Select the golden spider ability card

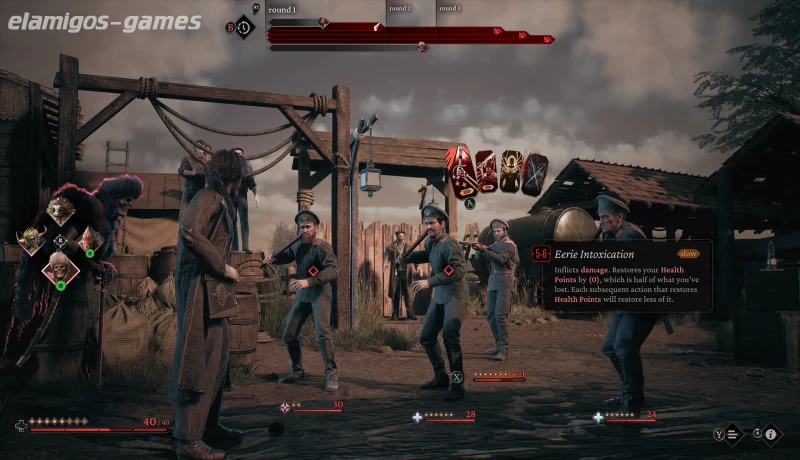(511, 172)
